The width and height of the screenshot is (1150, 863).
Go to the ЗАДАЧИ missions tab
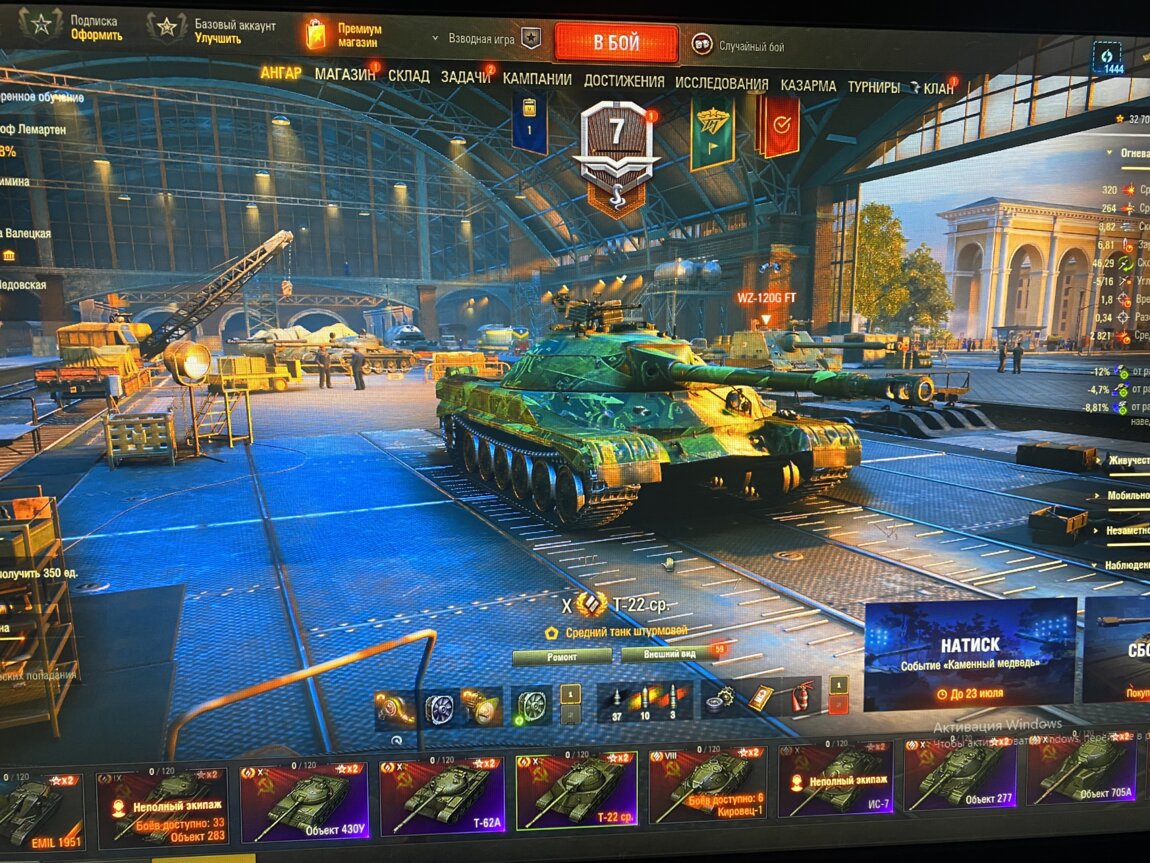point(465,77)
